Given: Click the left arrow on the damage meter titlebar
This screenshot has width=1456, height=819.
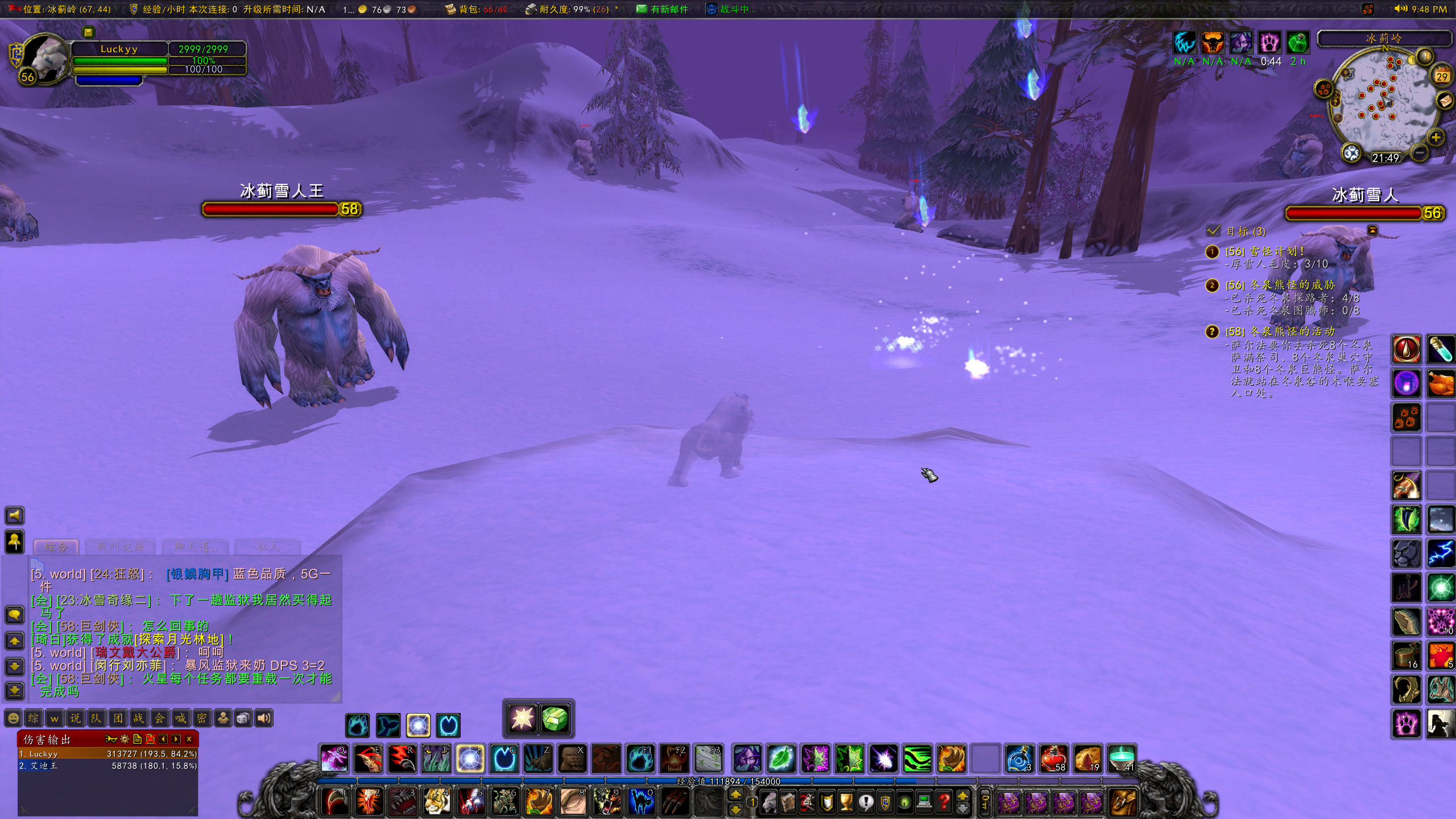Looking at the screenshot, I should click(163, 739).
